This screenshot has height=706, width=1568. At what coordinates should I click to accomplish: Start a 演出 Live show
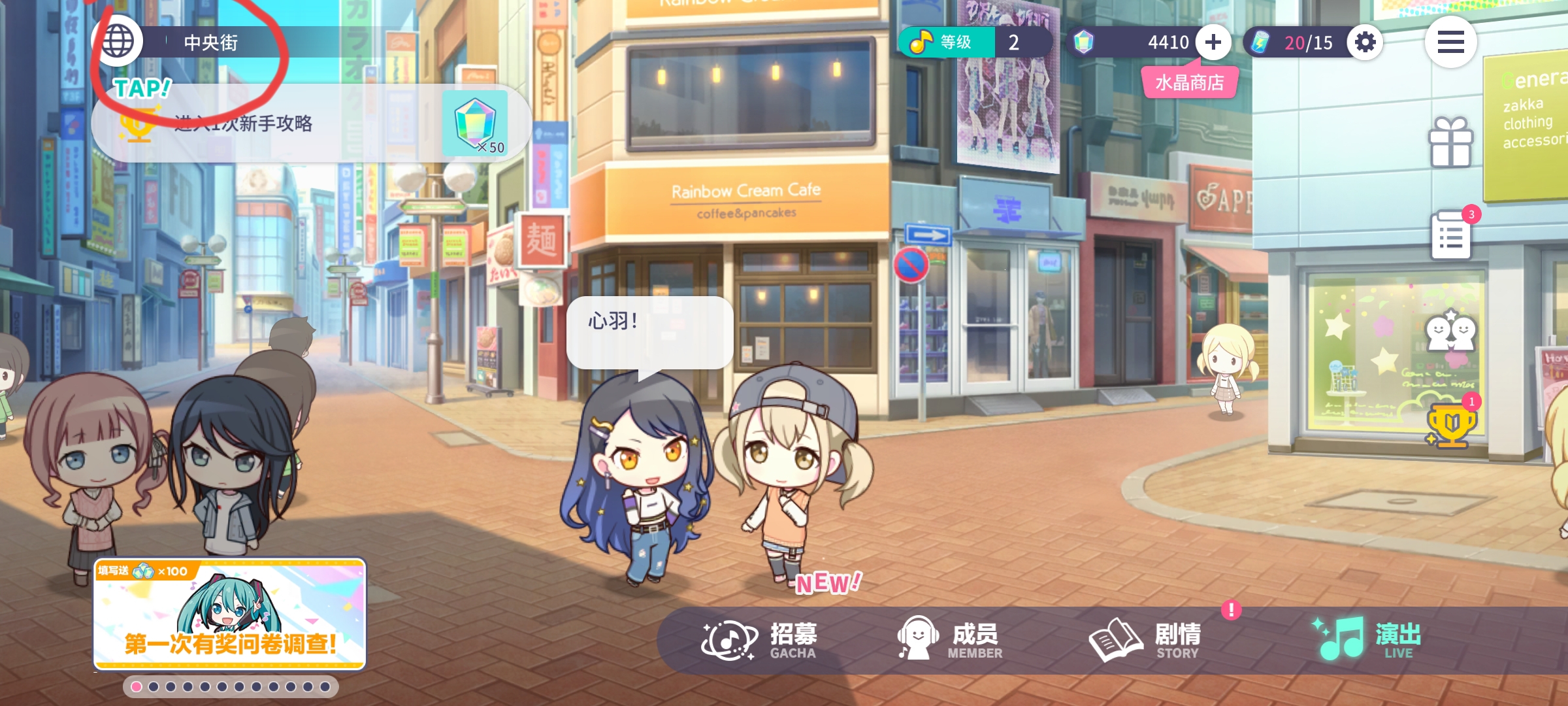1369,641
